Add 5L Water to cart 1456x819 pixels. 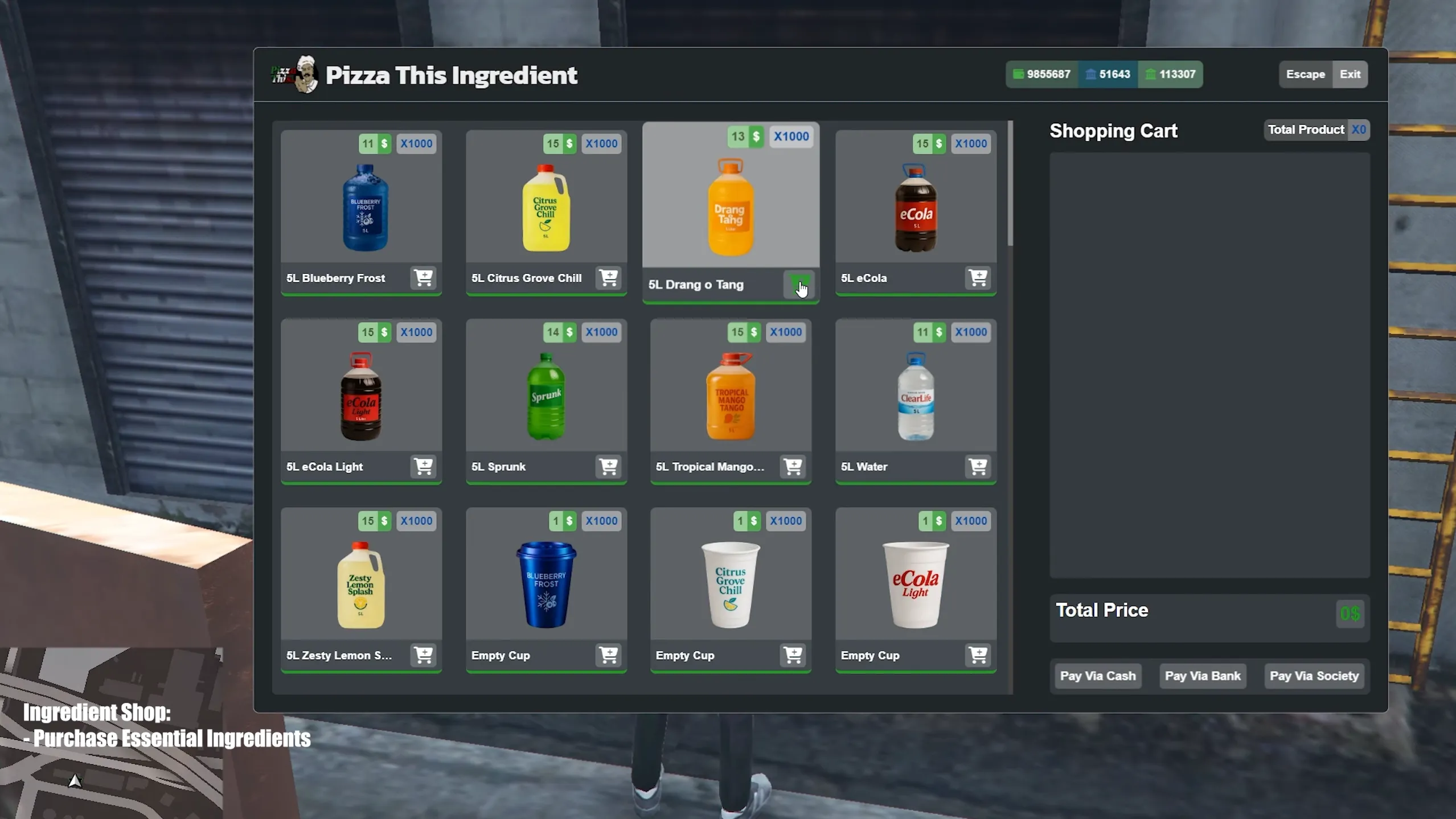coord(978,467)
